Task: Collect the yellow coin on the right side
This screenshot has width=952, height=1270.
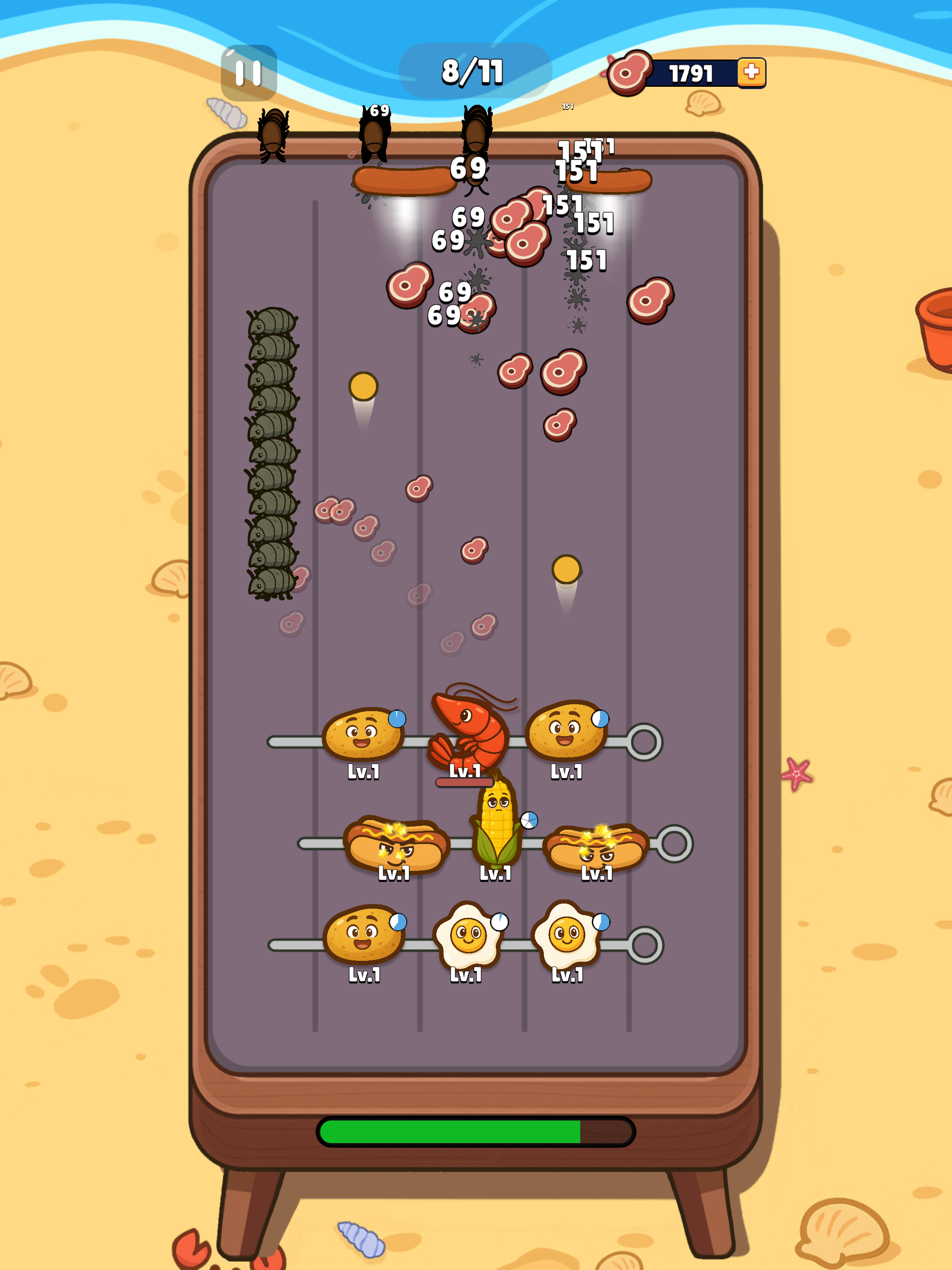Action: [x=566, y=569]
